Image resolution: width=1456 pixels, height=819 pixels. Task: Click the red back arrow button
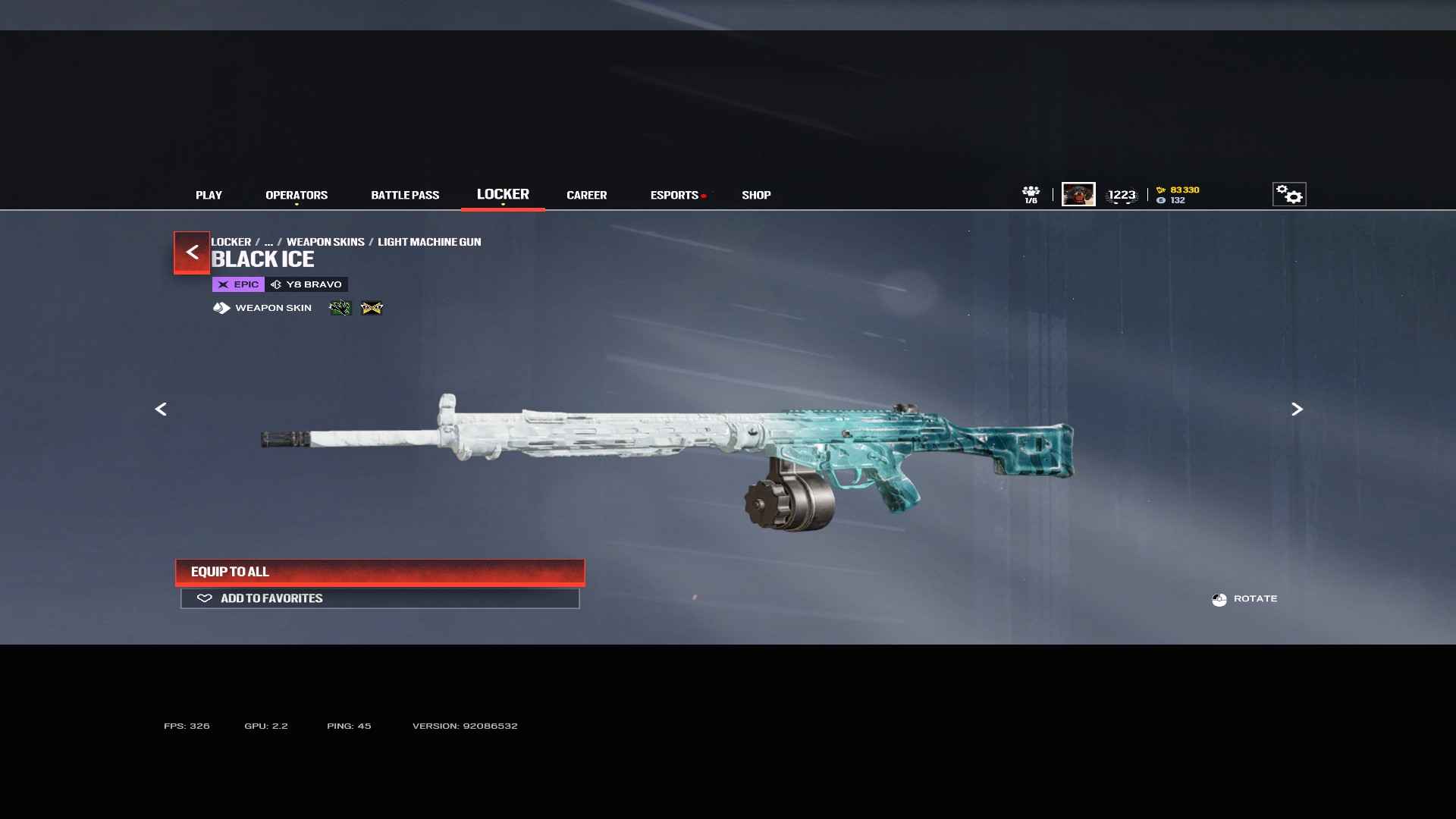tap(192, 252)
